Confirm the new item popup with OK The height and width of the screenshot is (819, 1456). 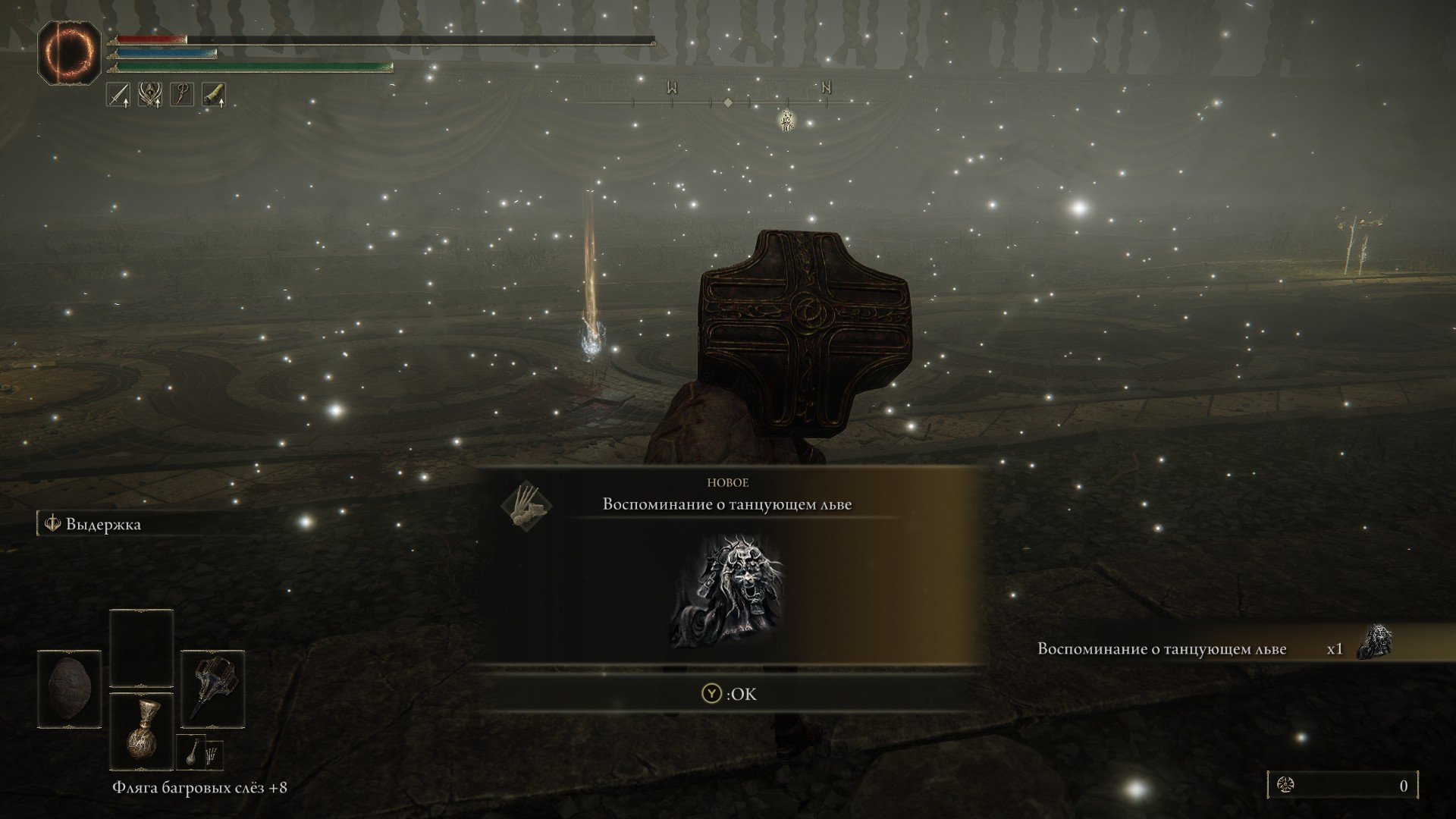[x=729, y=694]
